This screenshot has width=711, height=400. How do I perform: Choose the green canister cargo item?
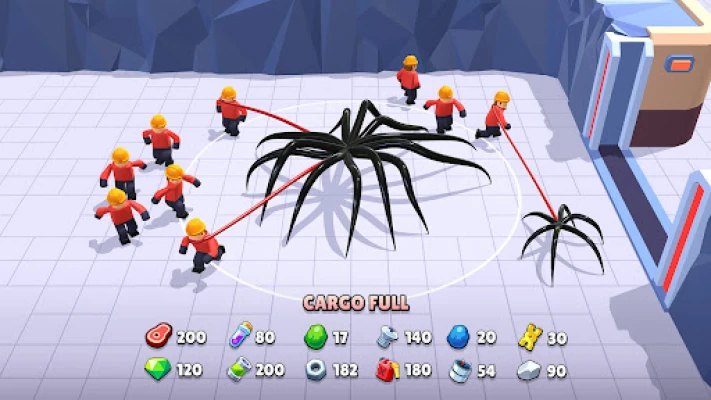(238, 370)
